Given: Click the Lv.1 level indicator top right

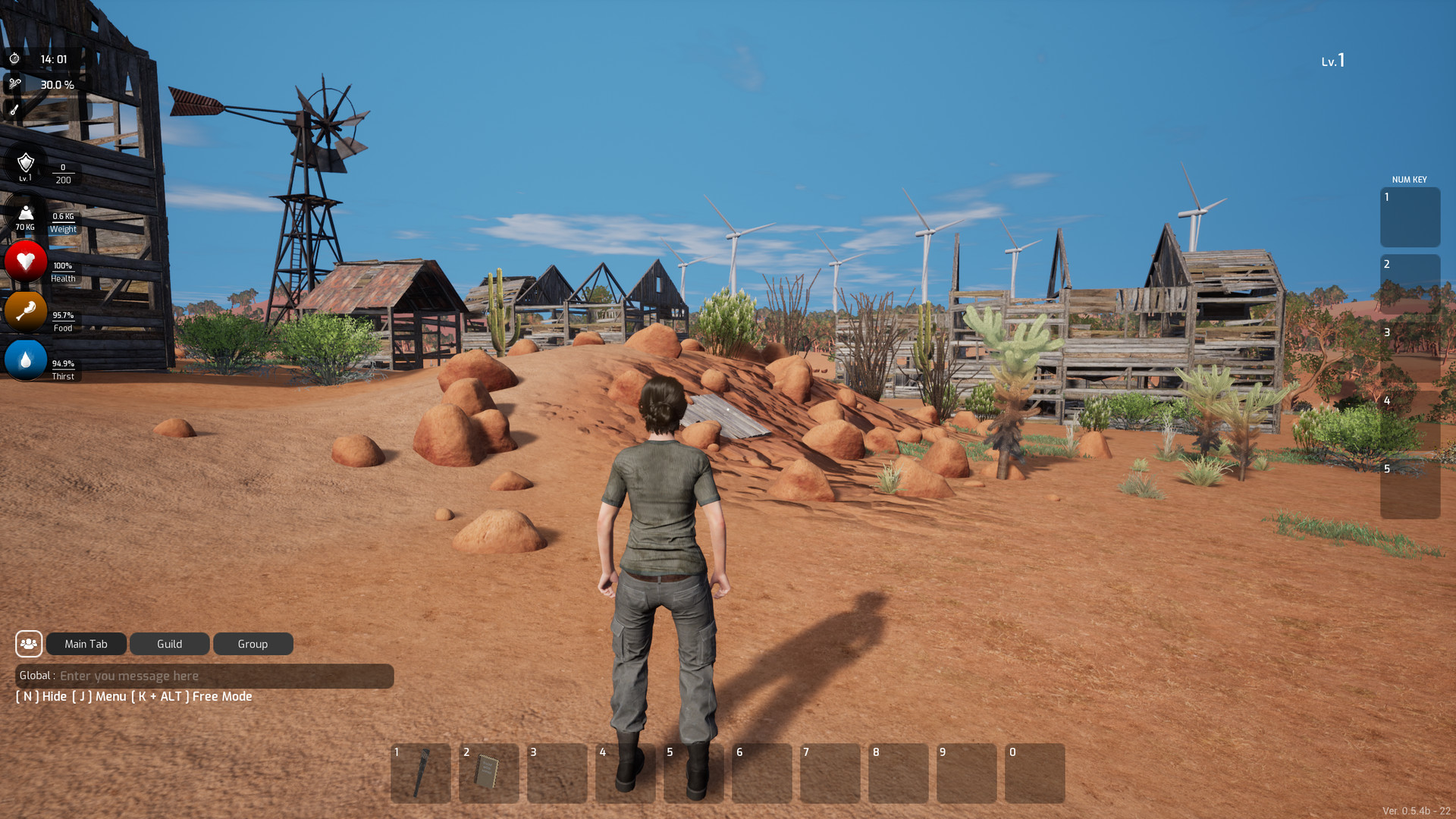Looking at the screenshot, I should click(x=1332, y=61).
